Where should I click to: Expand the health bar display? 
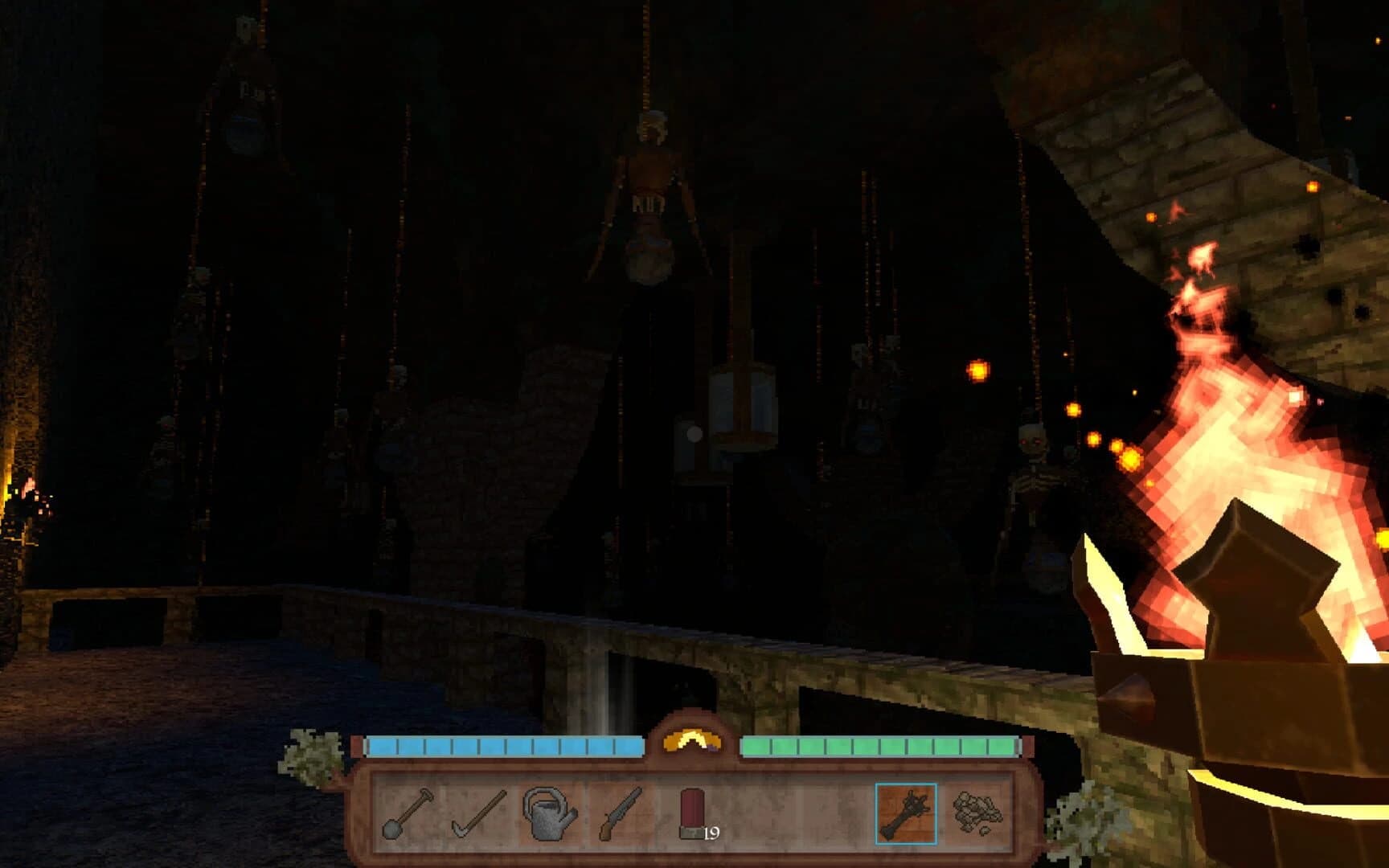506,746
